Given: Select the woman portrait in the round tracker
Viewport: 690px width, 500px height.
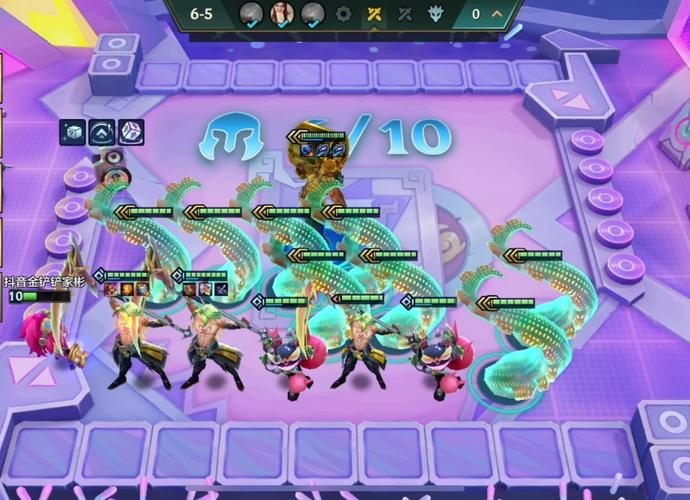Looking at the screenshot, I should click(x=283, y=14).
